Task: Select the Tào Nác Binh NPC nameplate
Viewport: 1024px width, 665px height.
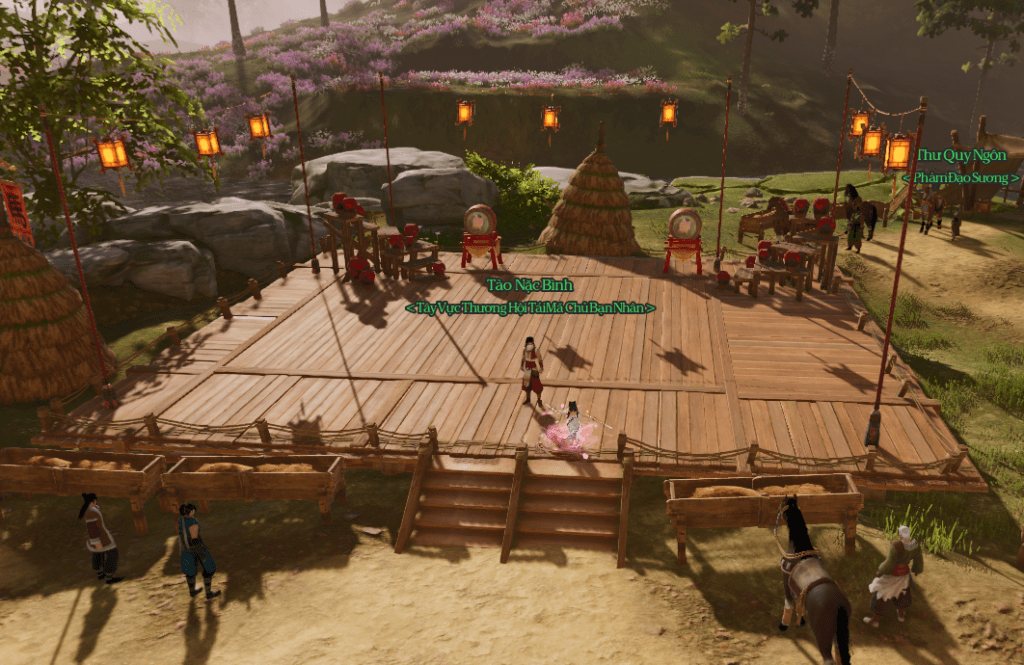Action: tap(530, 286)
